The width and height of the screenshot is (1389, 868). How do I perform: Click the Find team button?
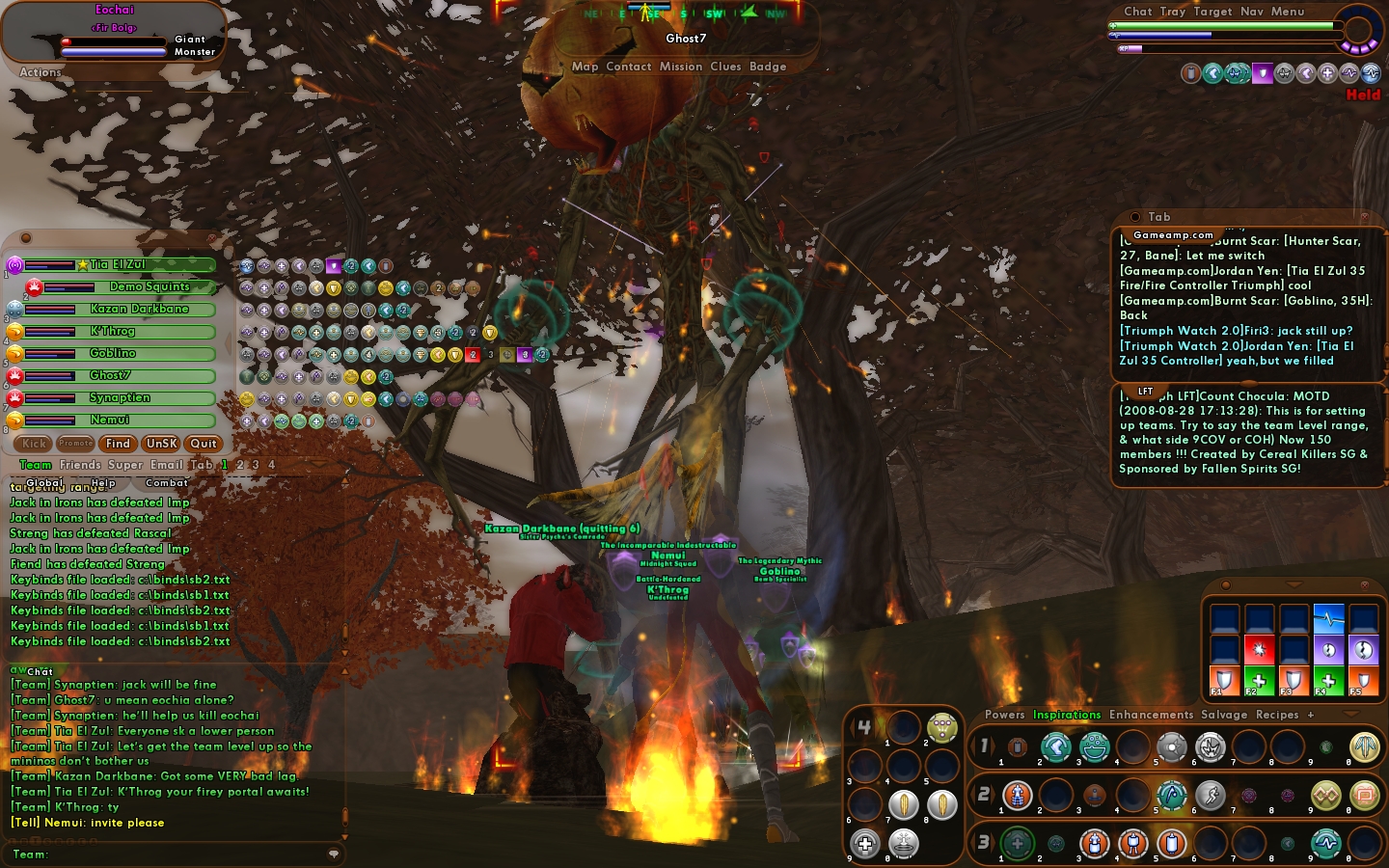tap(118, 444)
